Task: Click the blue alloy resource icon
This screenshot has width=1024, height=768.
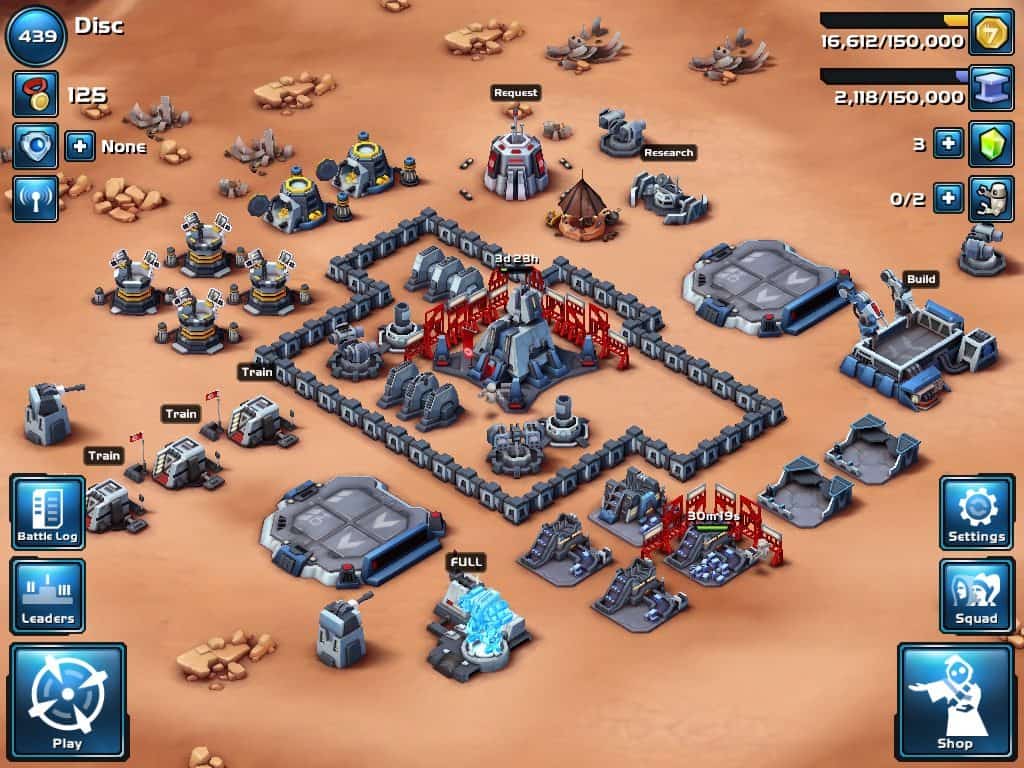Action: [x=990, y=88]
